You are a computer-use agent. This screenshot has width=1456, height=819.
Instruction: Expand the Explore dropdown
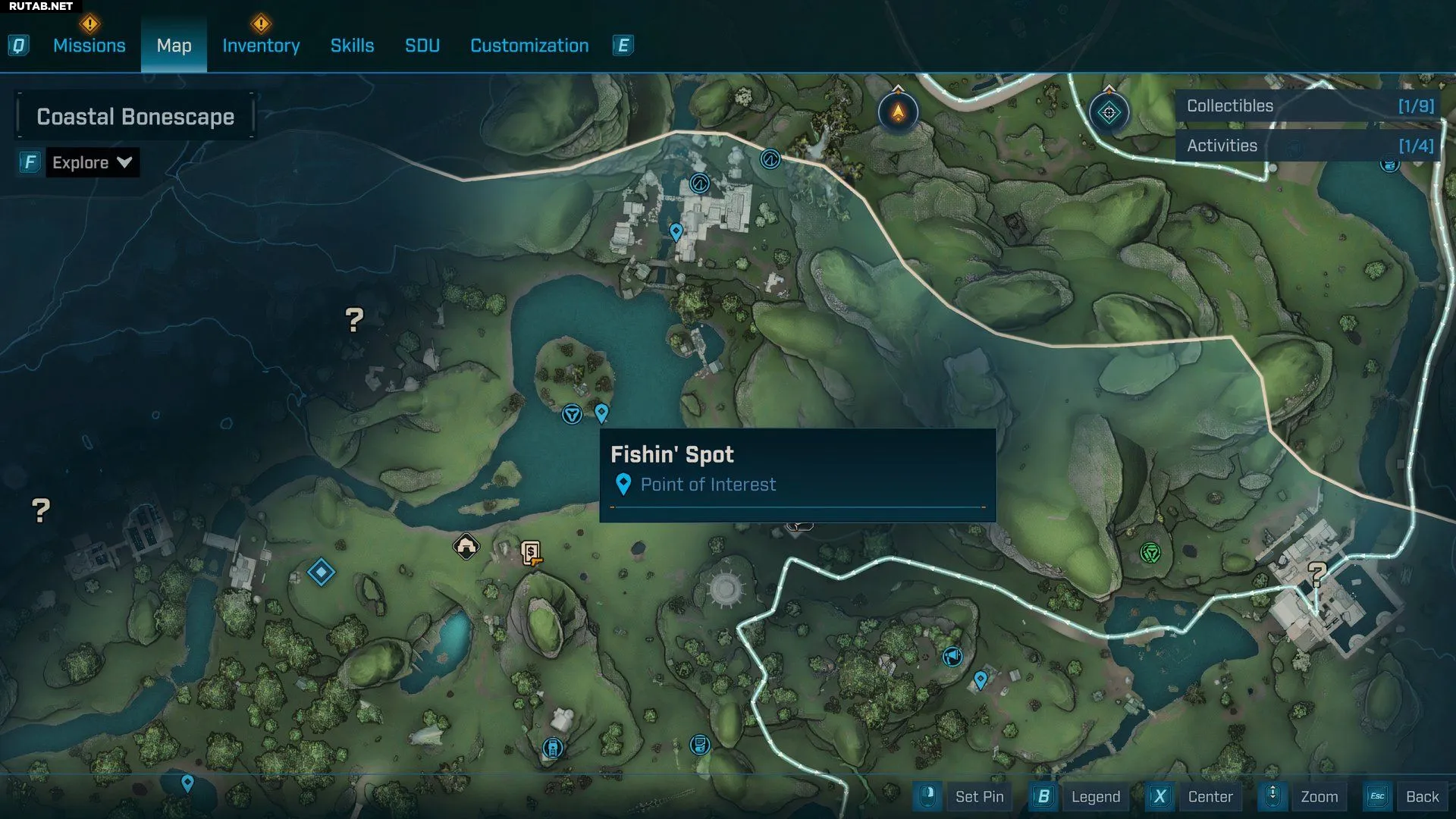coord(92,162)
